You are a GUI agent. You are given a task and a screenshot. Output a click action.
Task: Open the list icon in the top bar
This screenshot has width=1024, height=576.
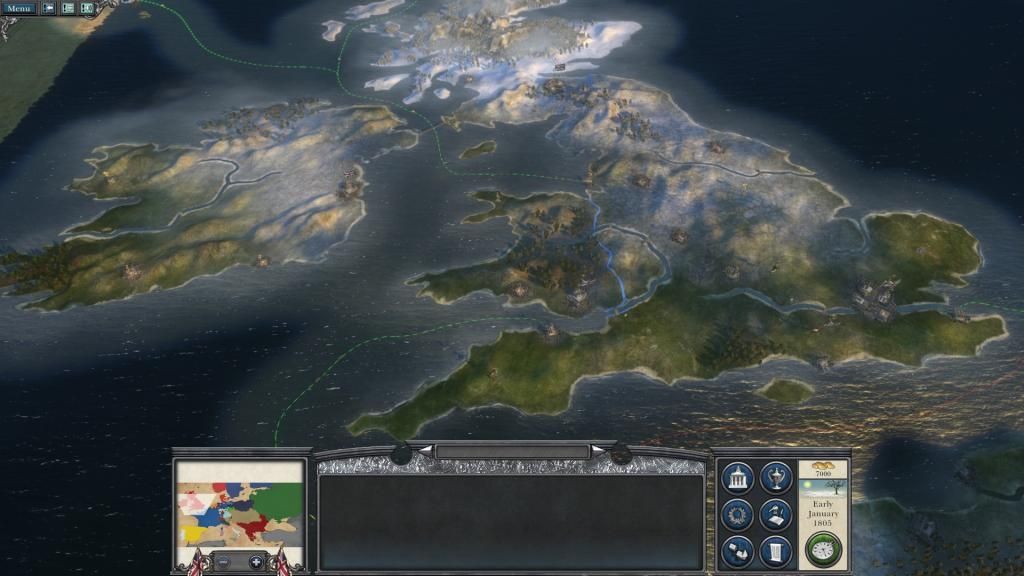click(x=68, y=8)
